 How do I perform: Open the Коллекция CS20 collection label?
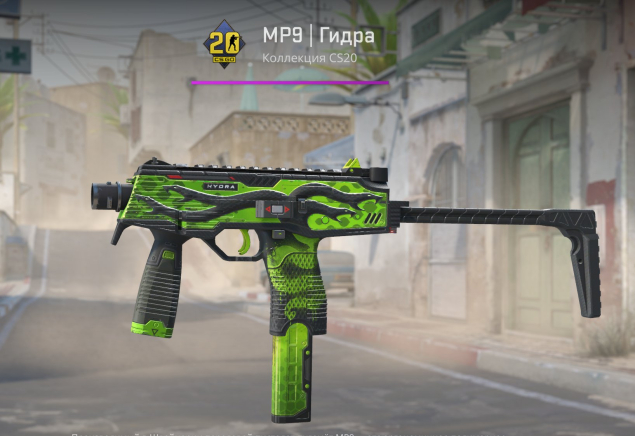point(309,58)
